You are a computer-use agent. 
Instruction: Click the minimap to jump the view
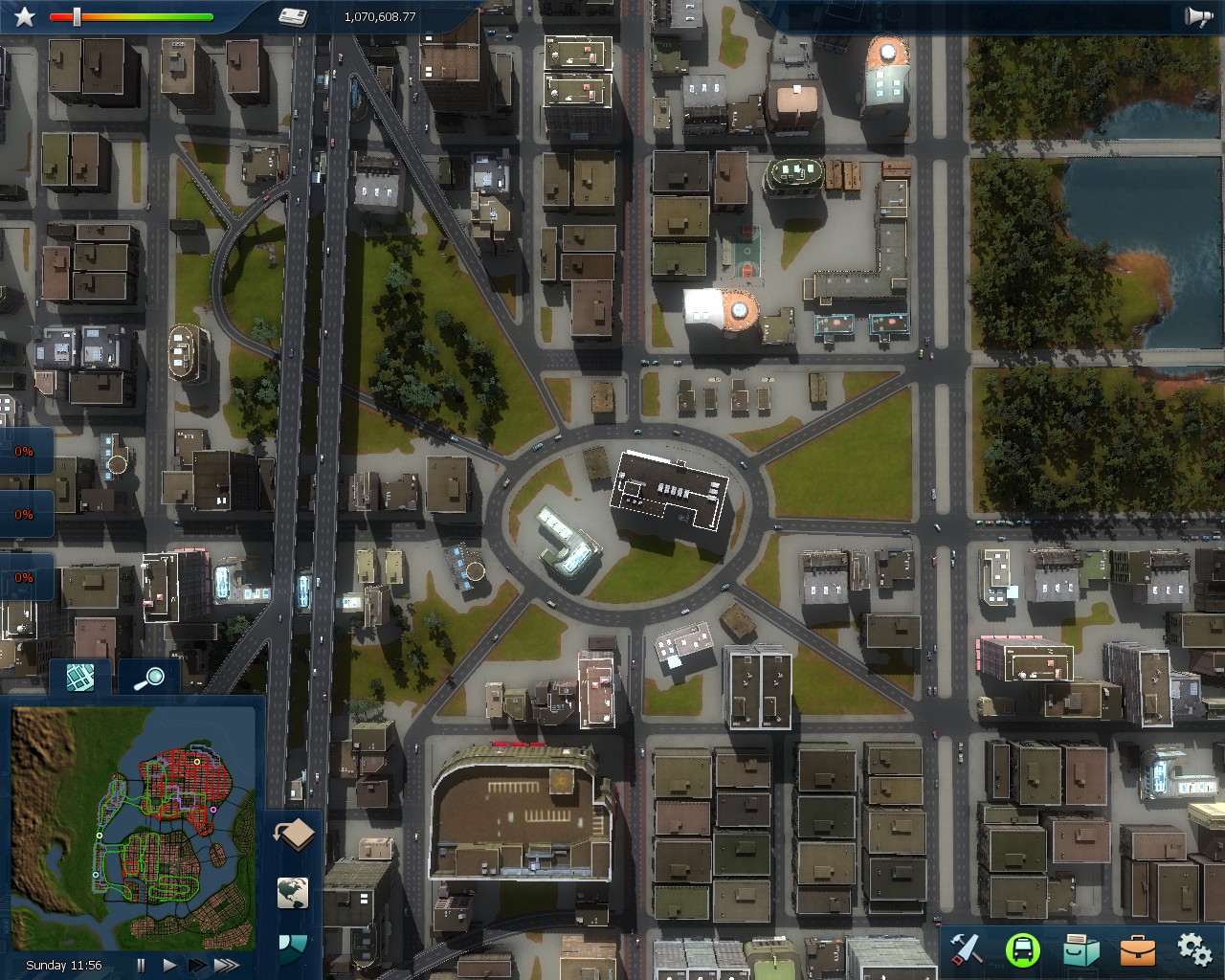133,828
